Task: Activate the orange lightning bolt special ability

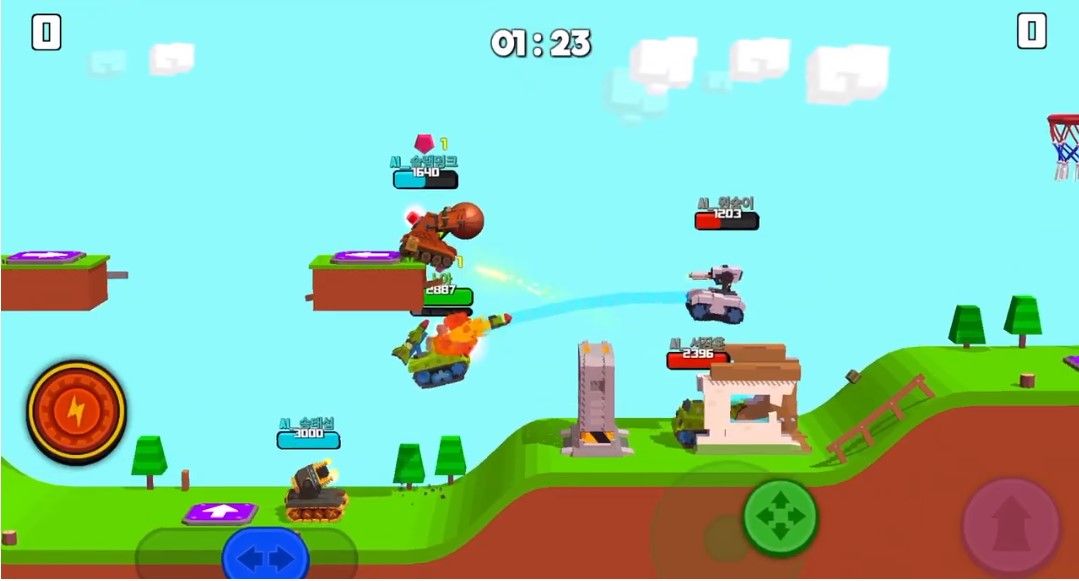Action: coord(77,409)
